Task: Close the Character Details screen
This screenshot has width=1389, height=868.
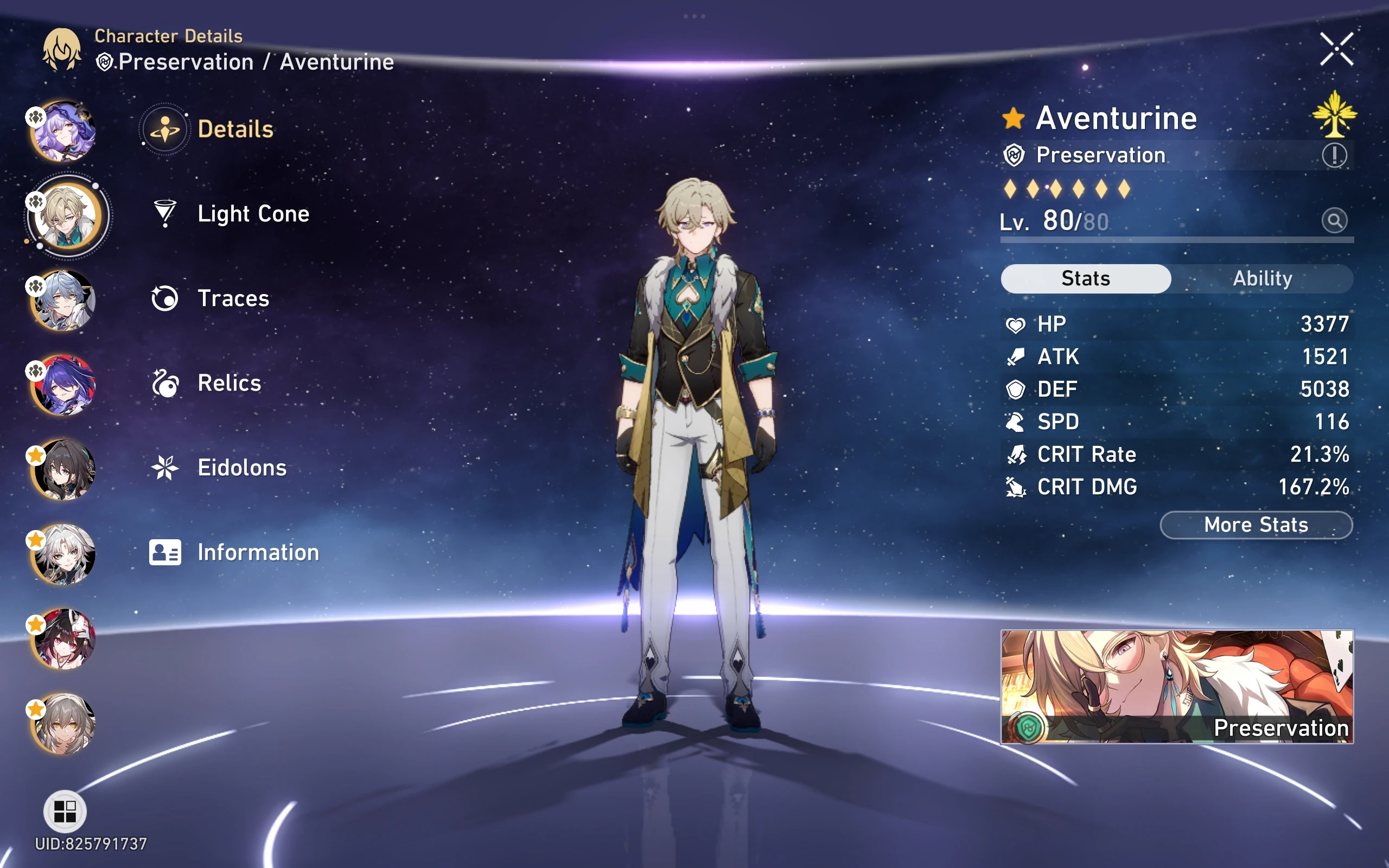Action: [1336, 49]
